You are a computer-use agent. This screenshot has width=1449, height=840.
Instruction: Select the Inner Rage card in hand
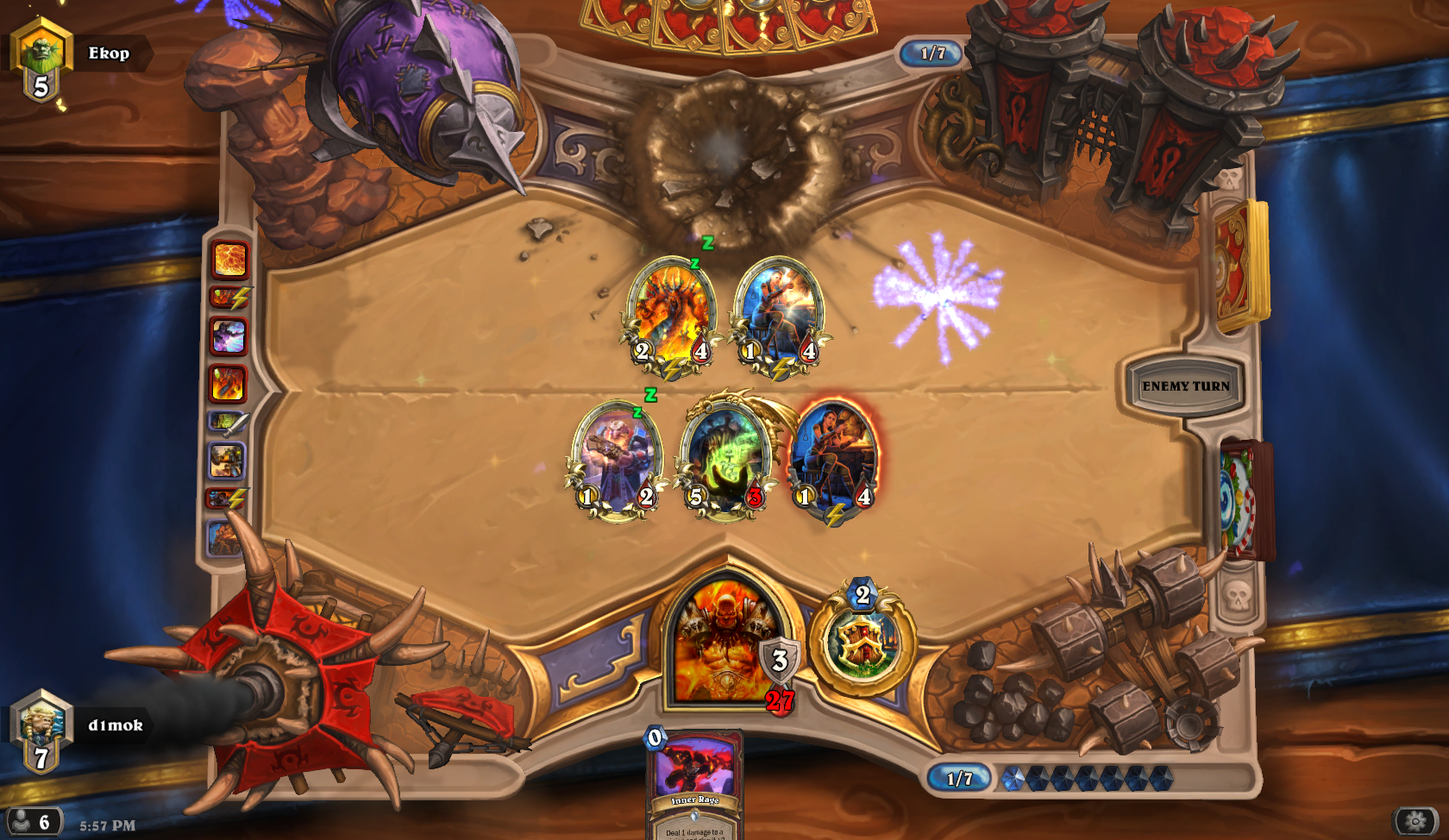695,785
